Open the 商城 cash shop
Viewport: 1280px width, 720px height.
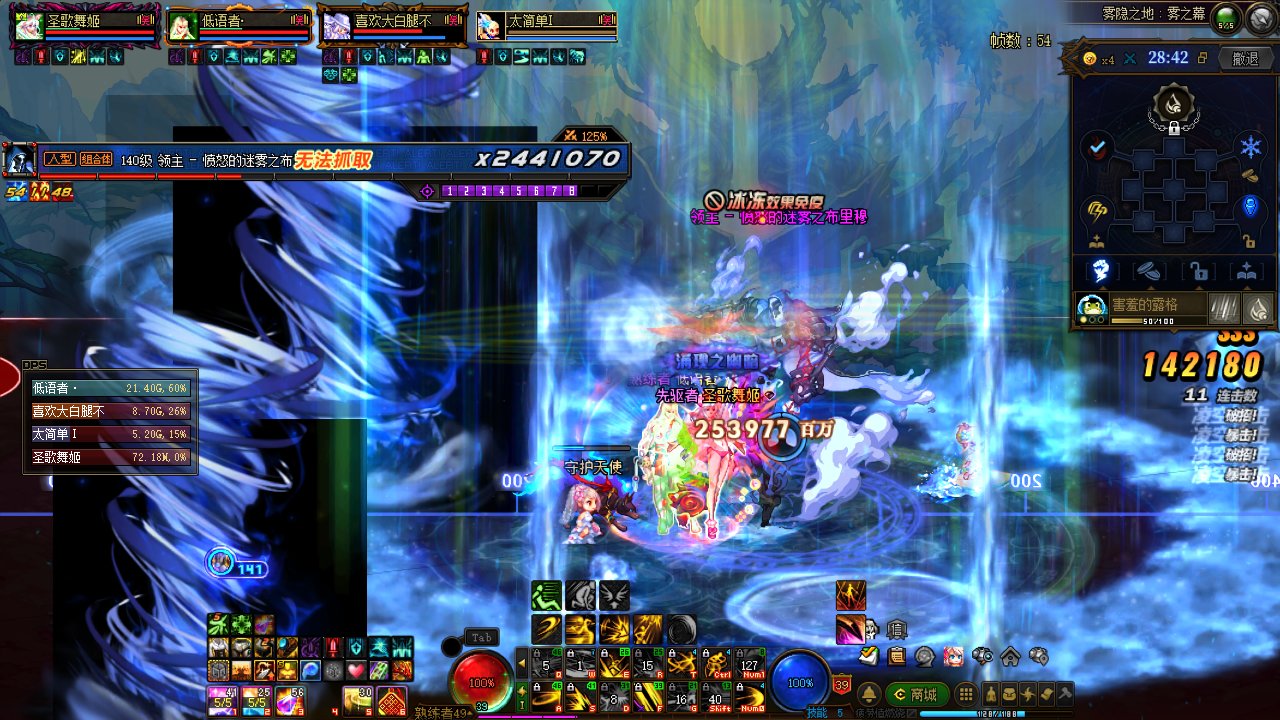(916, 694)
